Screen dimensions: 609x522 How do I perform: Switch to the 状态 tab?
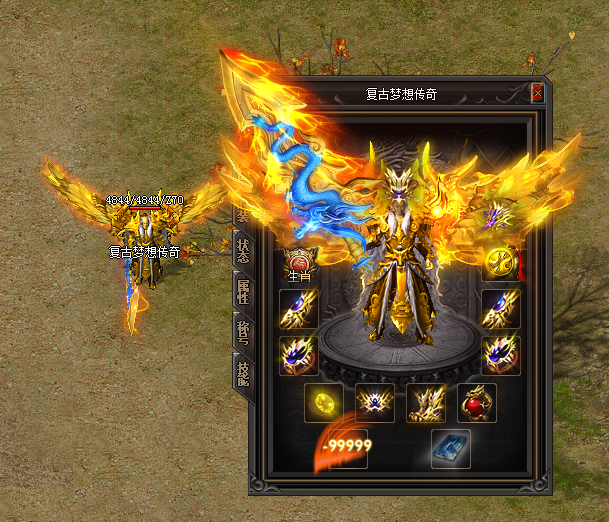pyautogui.click(x=241, y=250)
